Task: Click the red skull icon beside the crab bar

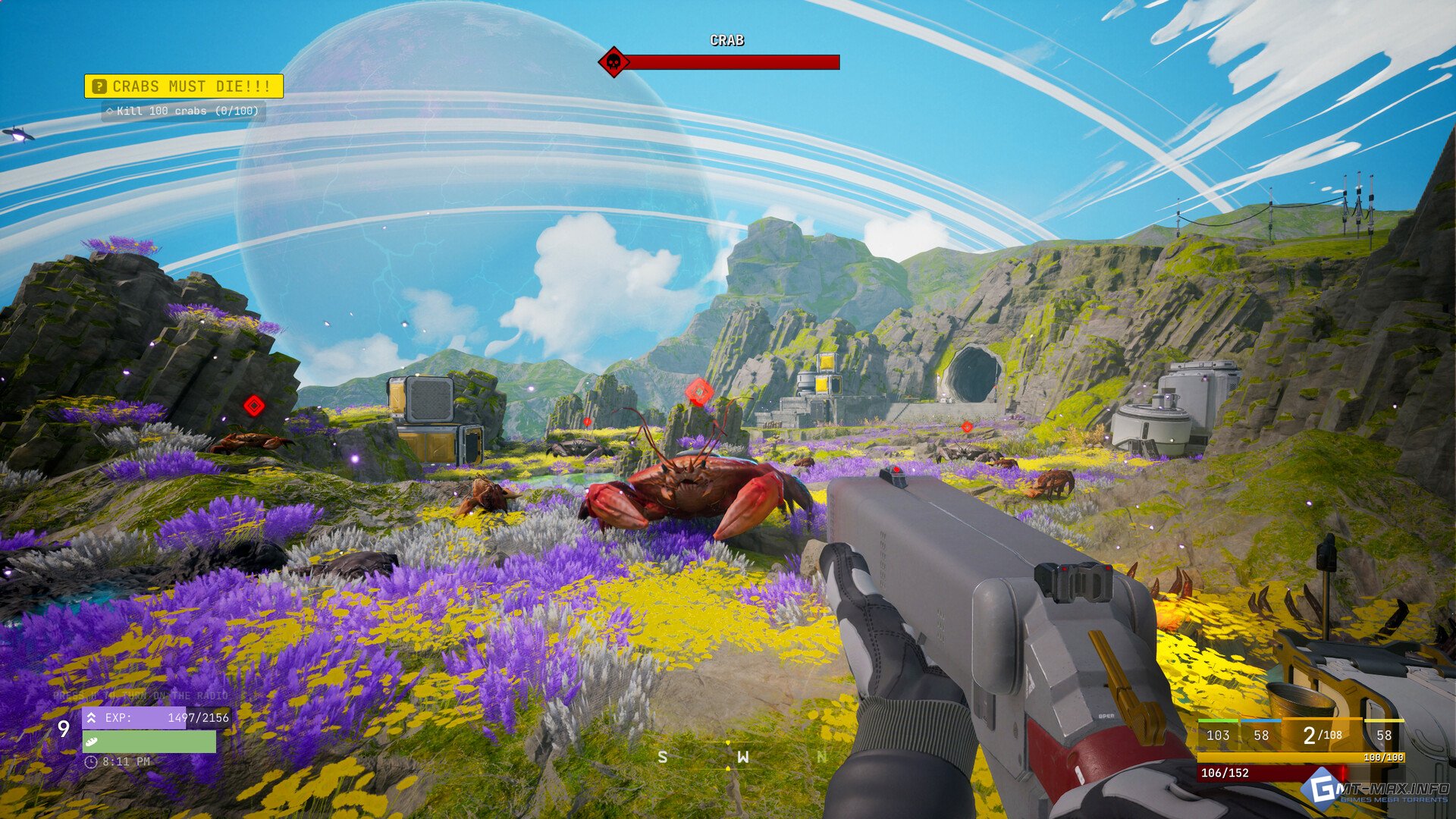Action: tap(613, 62)
